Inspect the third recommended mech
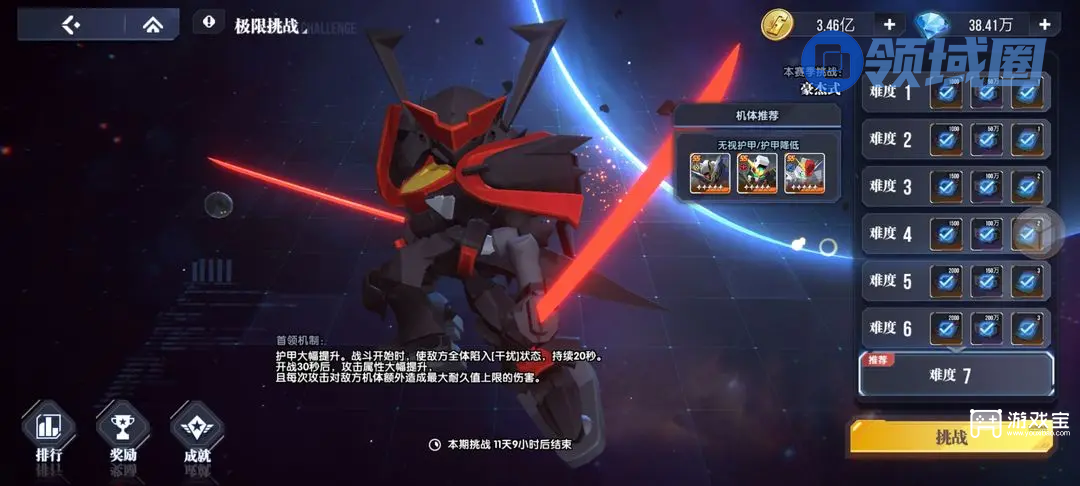This screenshot has height=486, width=1080. tap(804, 174)
